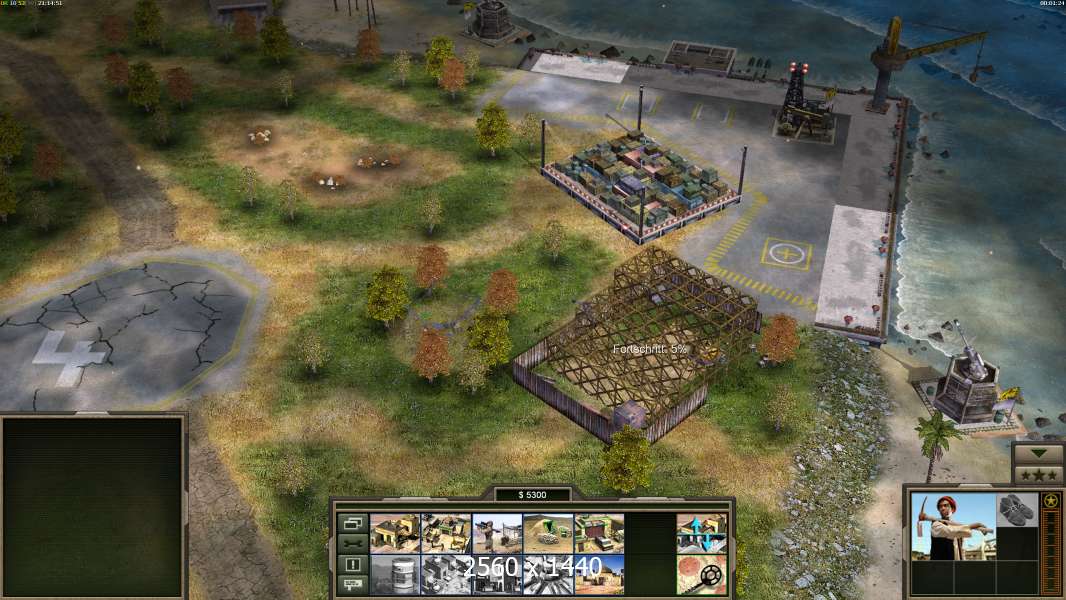Click the signpost beacon button

point(352,584)
